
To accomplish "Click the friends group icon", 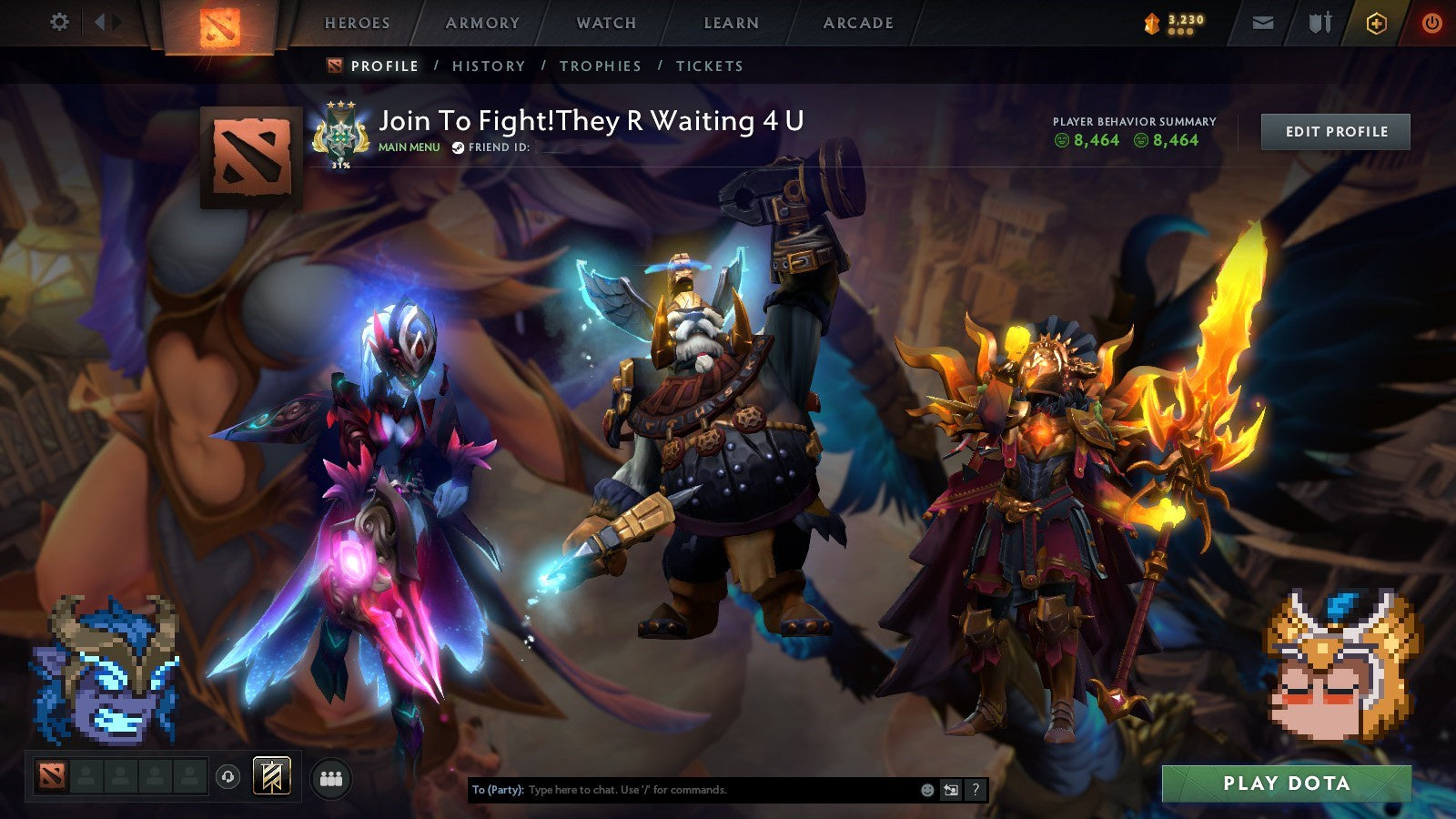I will (331, 778).
